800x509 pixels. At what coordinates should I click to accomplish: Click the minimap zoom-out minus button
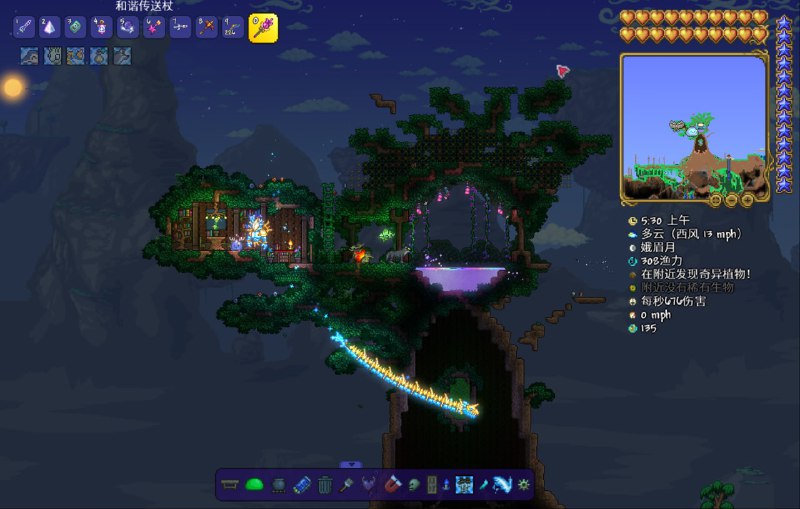coord(732,199)
